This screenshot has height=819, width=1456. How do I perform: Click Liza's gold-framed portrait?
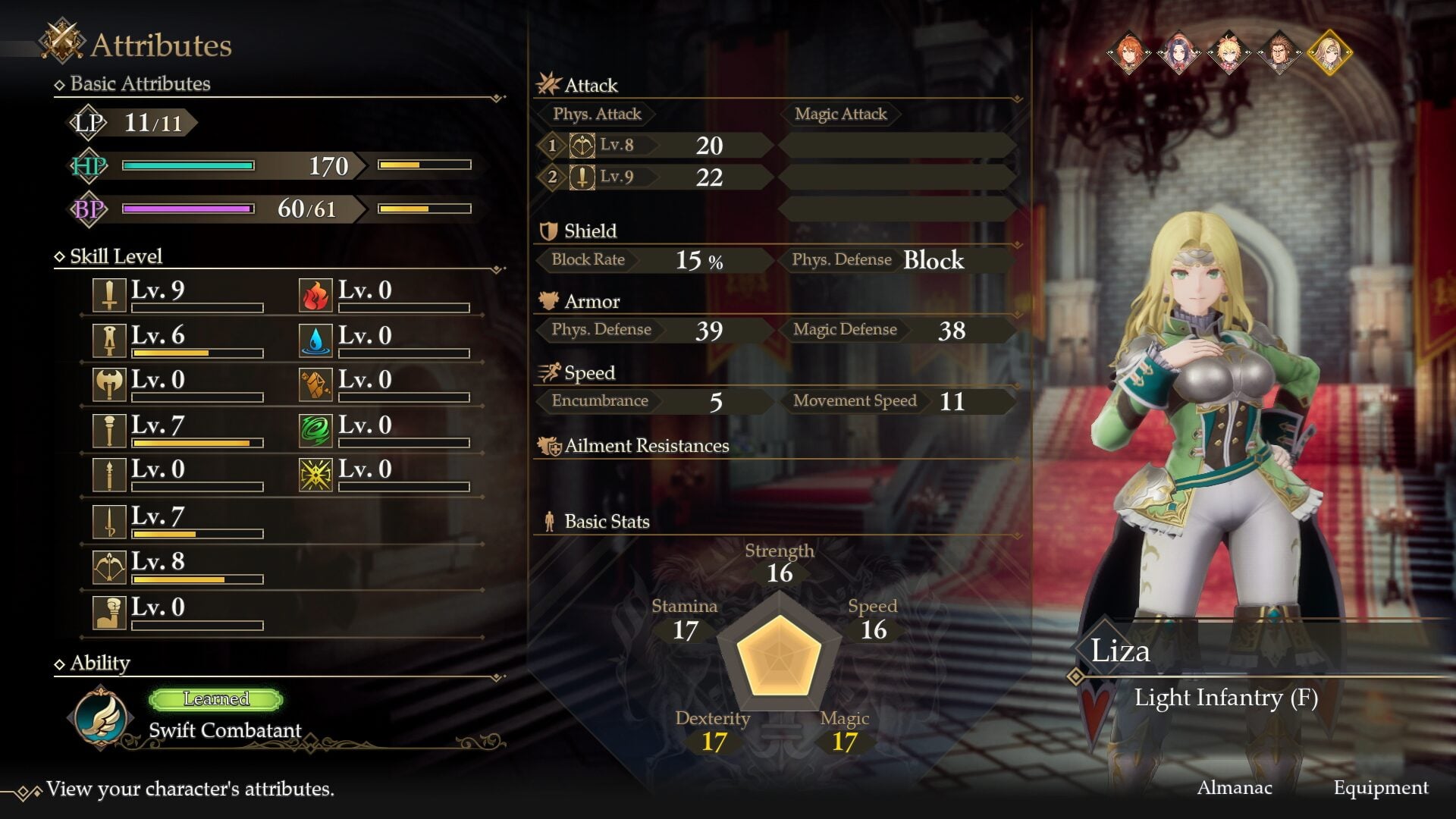click(x=1329, y=52)
